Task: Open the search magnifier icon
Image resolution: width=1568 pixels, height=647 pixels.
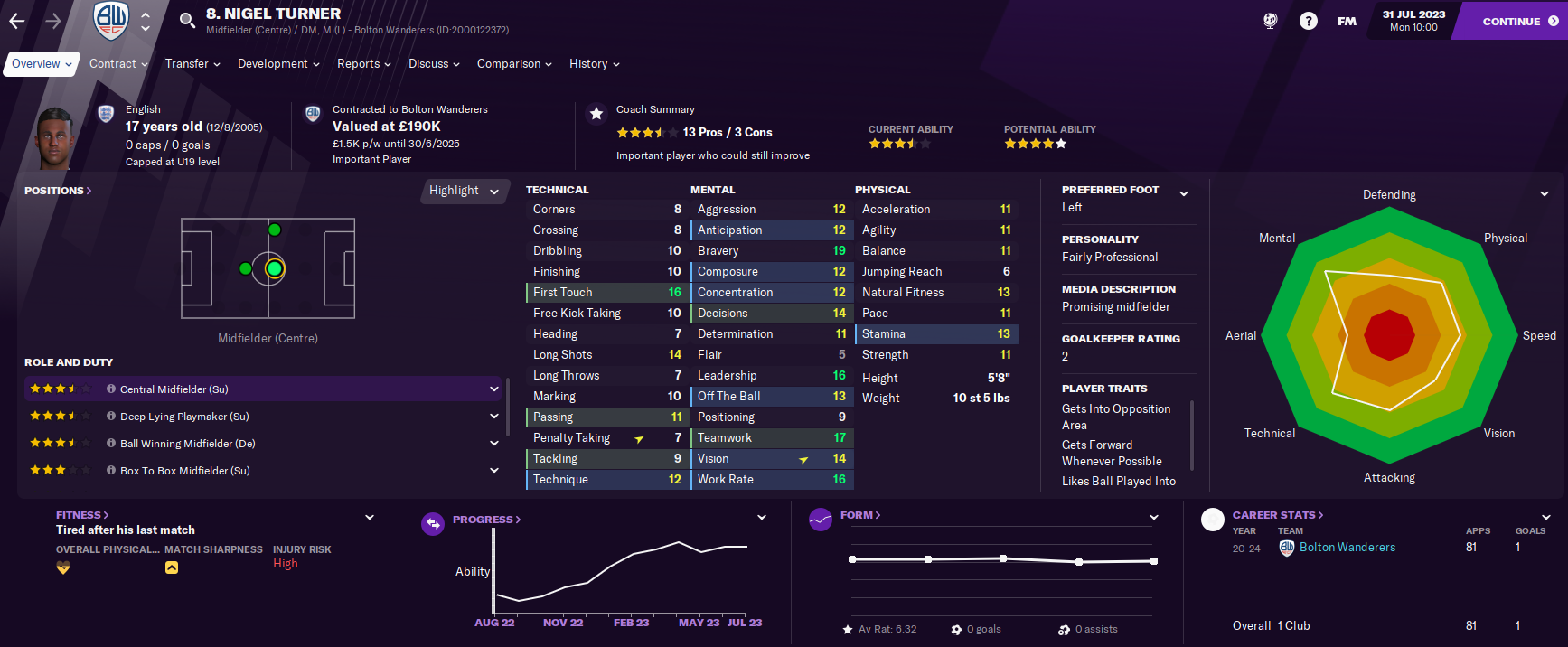Action: coord(187,20)
